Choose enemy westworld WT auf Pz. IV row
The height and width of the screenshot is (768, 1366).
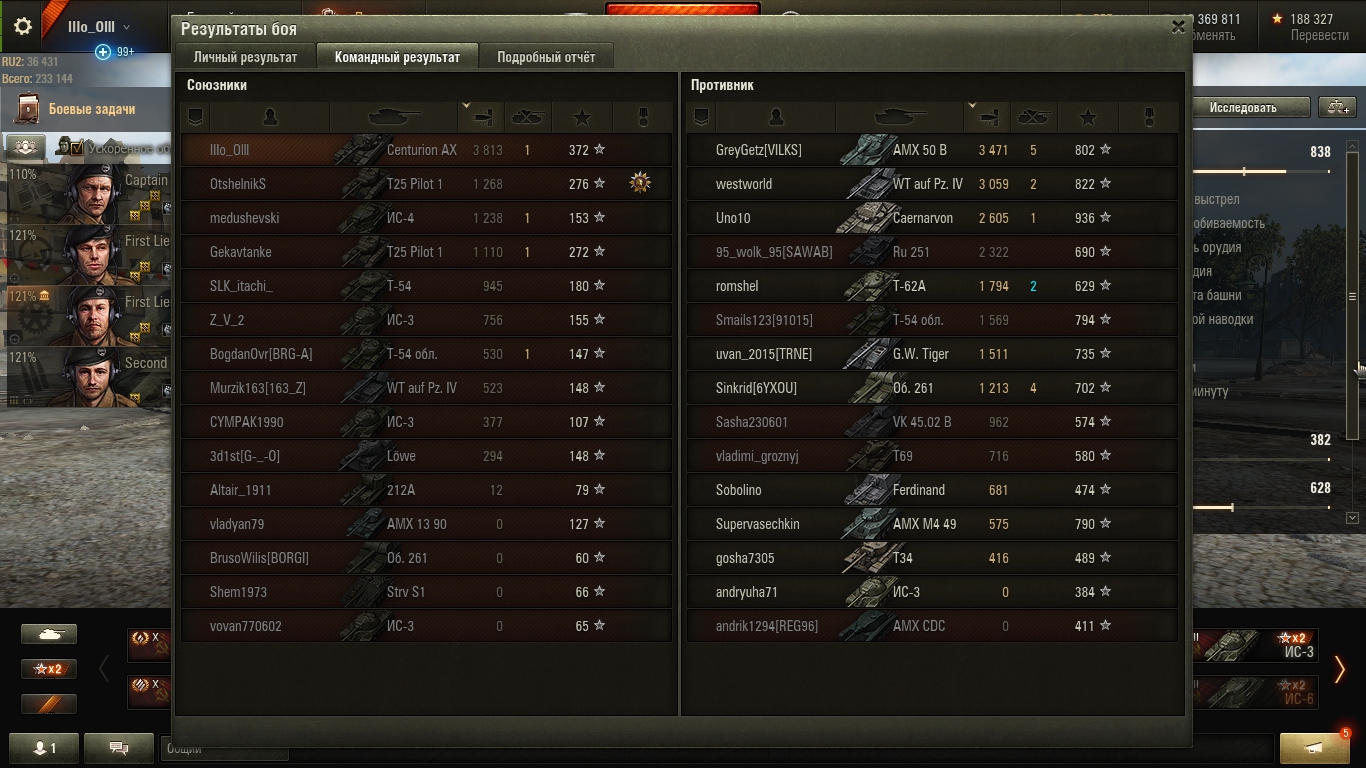pyautogui.click(x=932, y=184)
